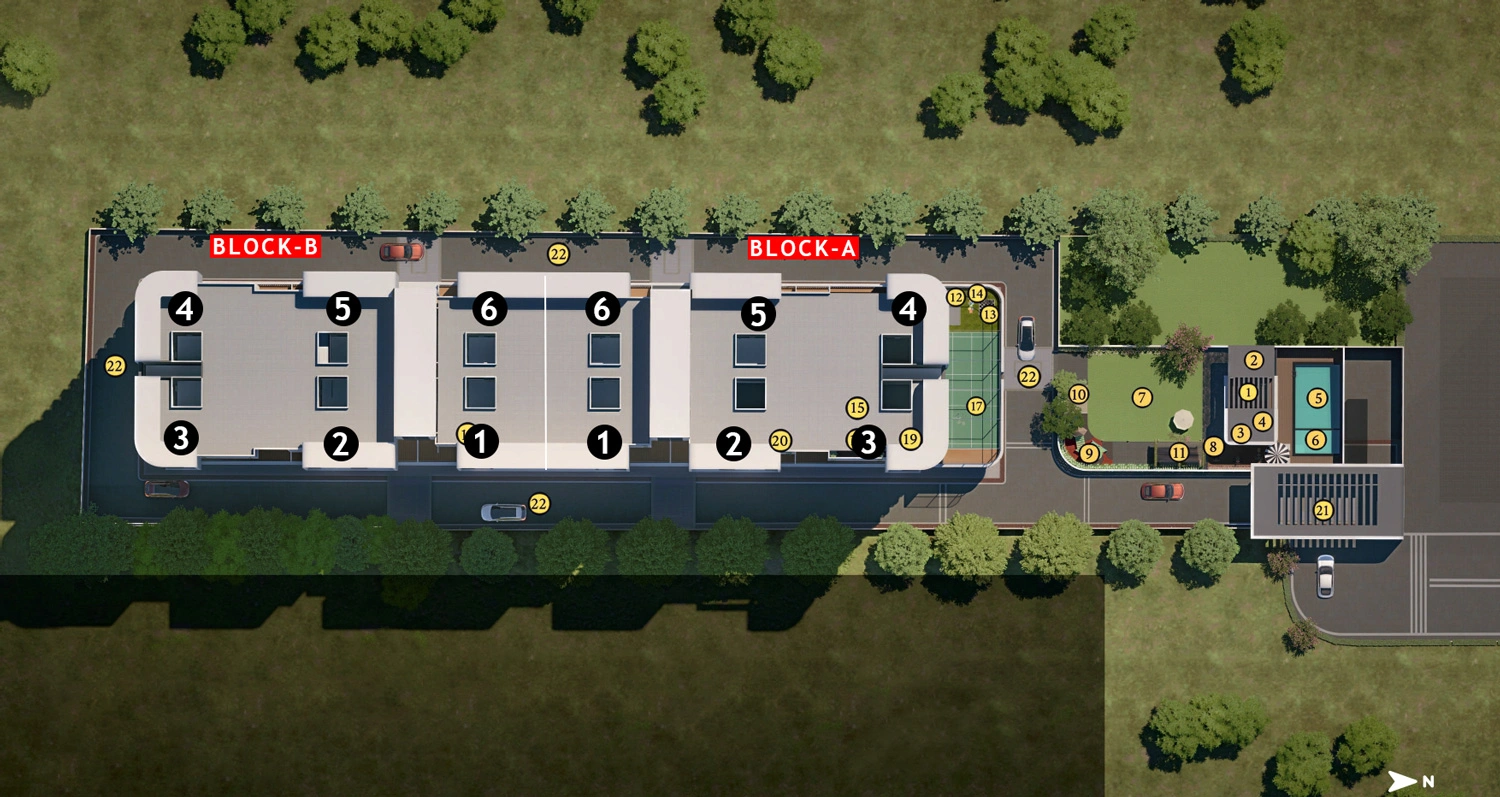Screen dimensions: 1500x797
Task: Click yellow marker number 15
Action: [857, 407]
